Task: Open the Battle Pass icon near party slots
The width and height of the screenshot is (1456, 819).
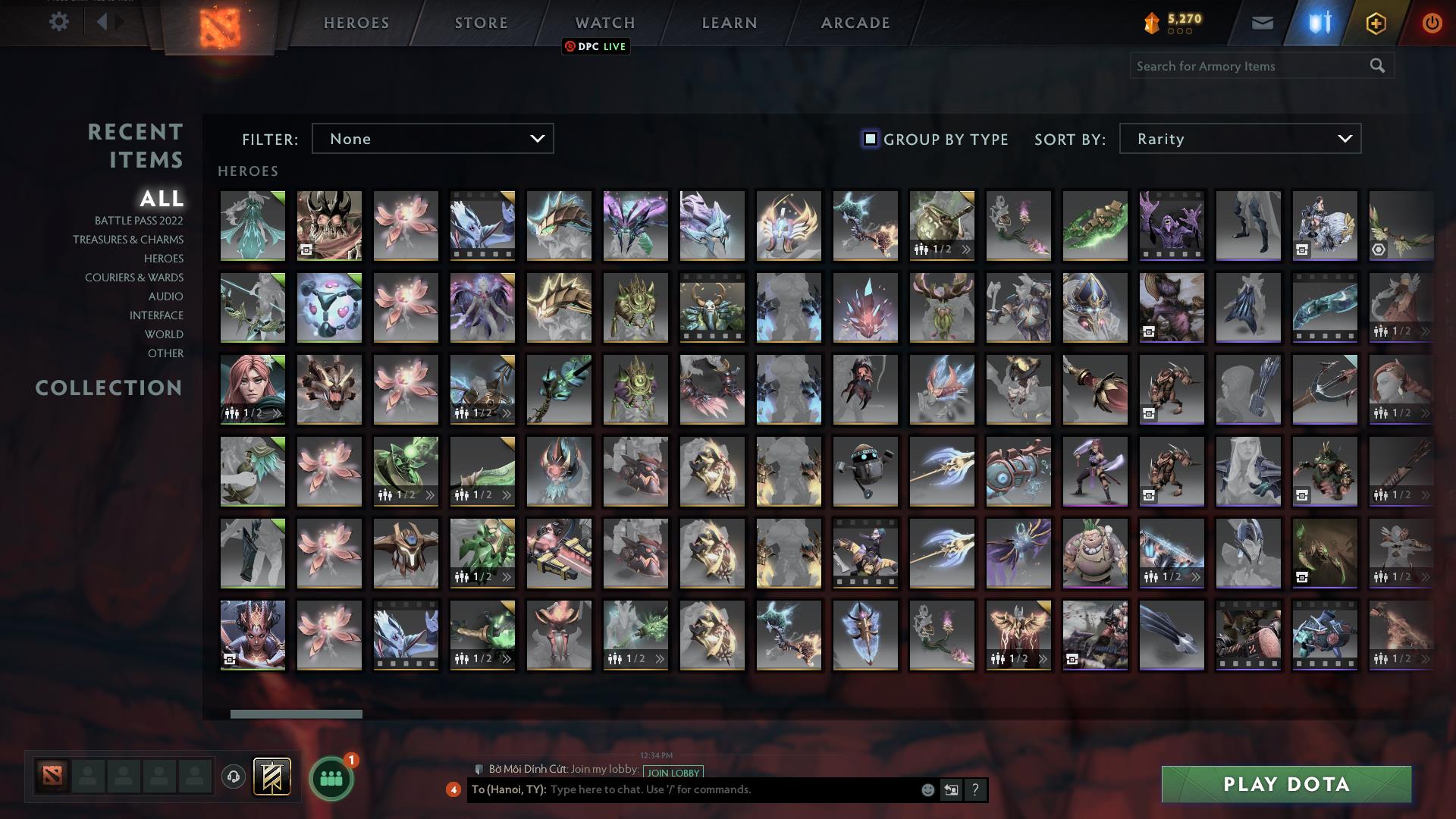Action: 271,778
